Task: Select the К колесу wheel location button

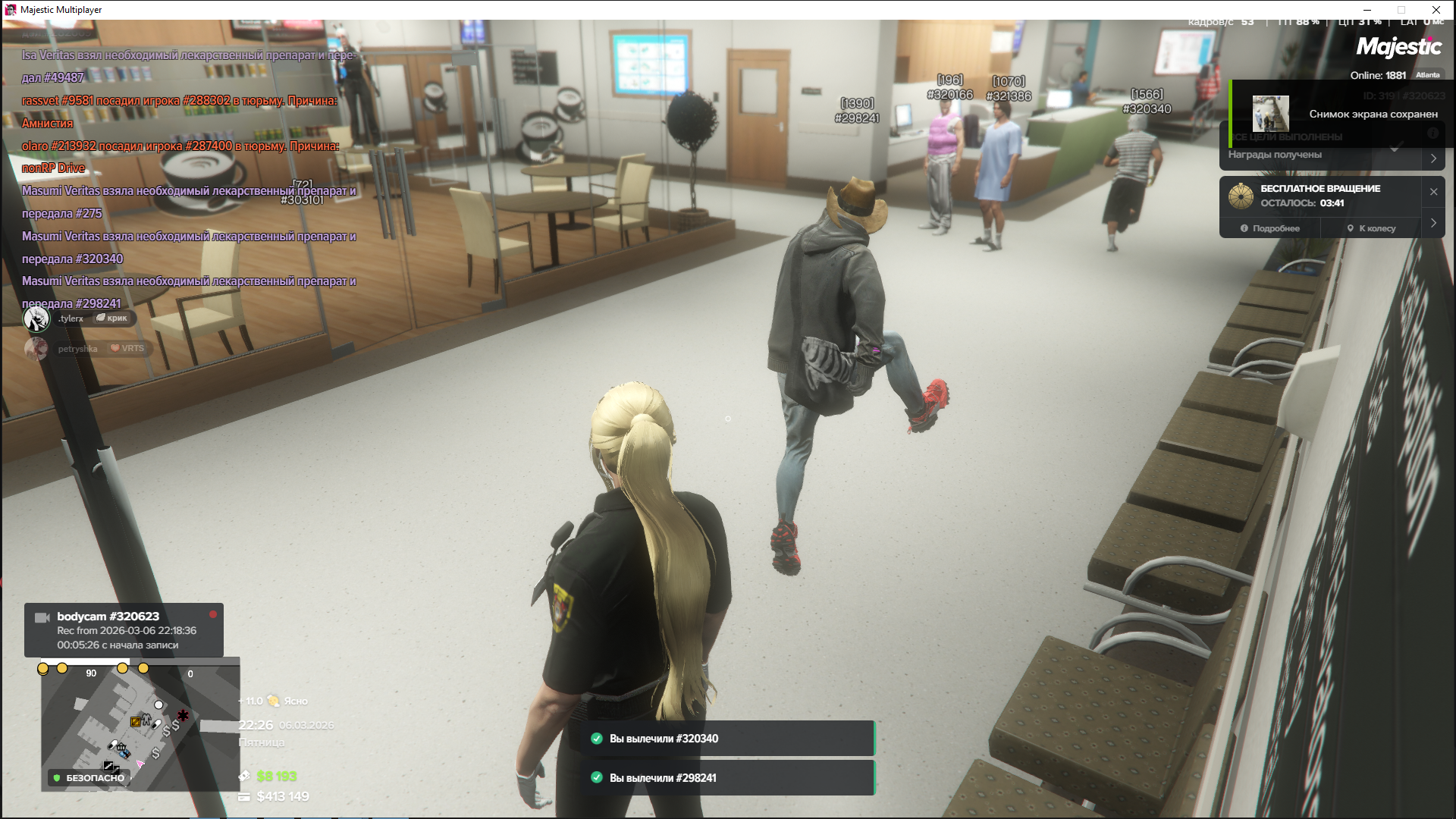Action: [x=1371, y=228]
